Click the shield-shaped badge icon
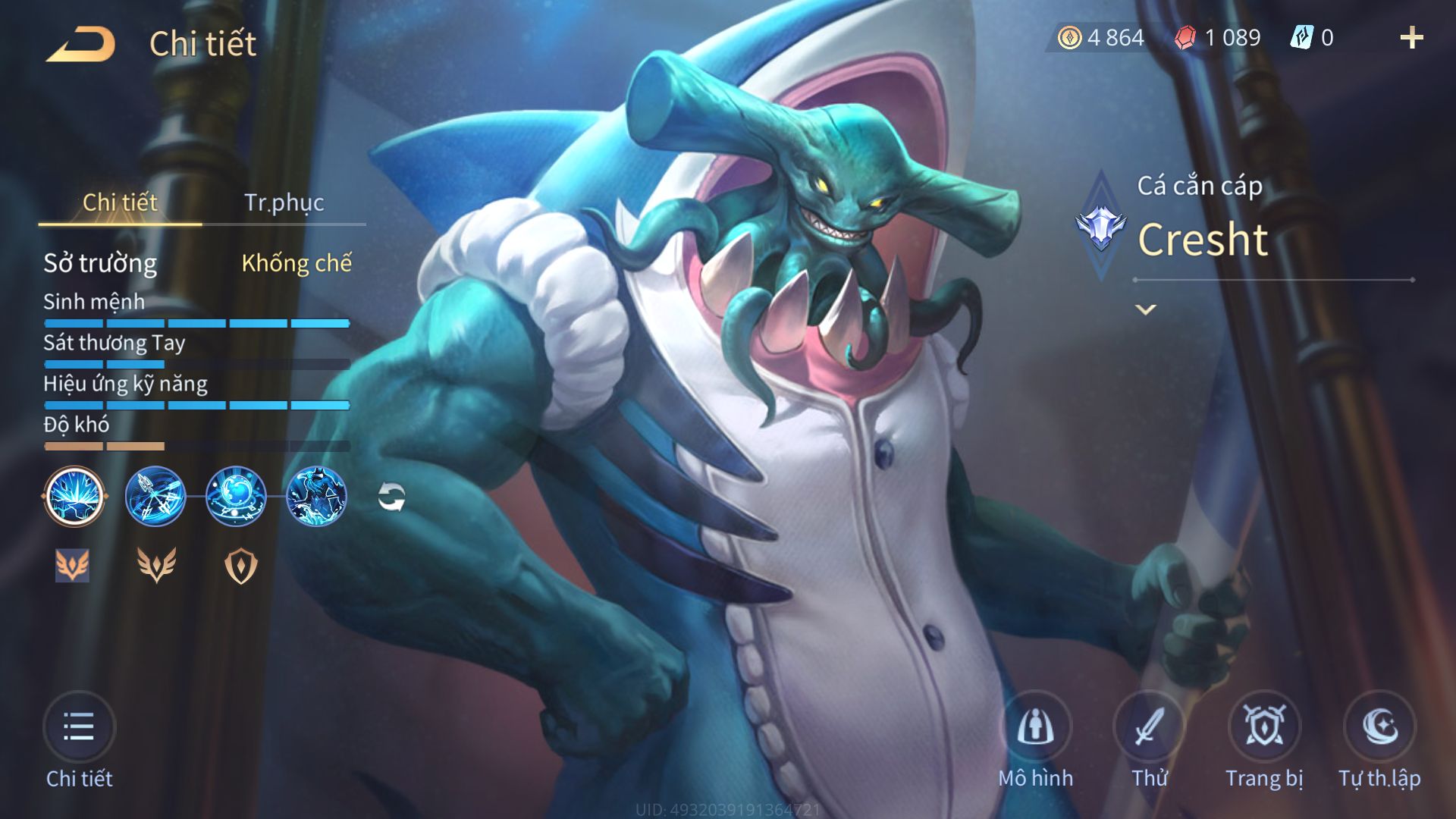Screen dimensions: 1456x819 [241, 566]
